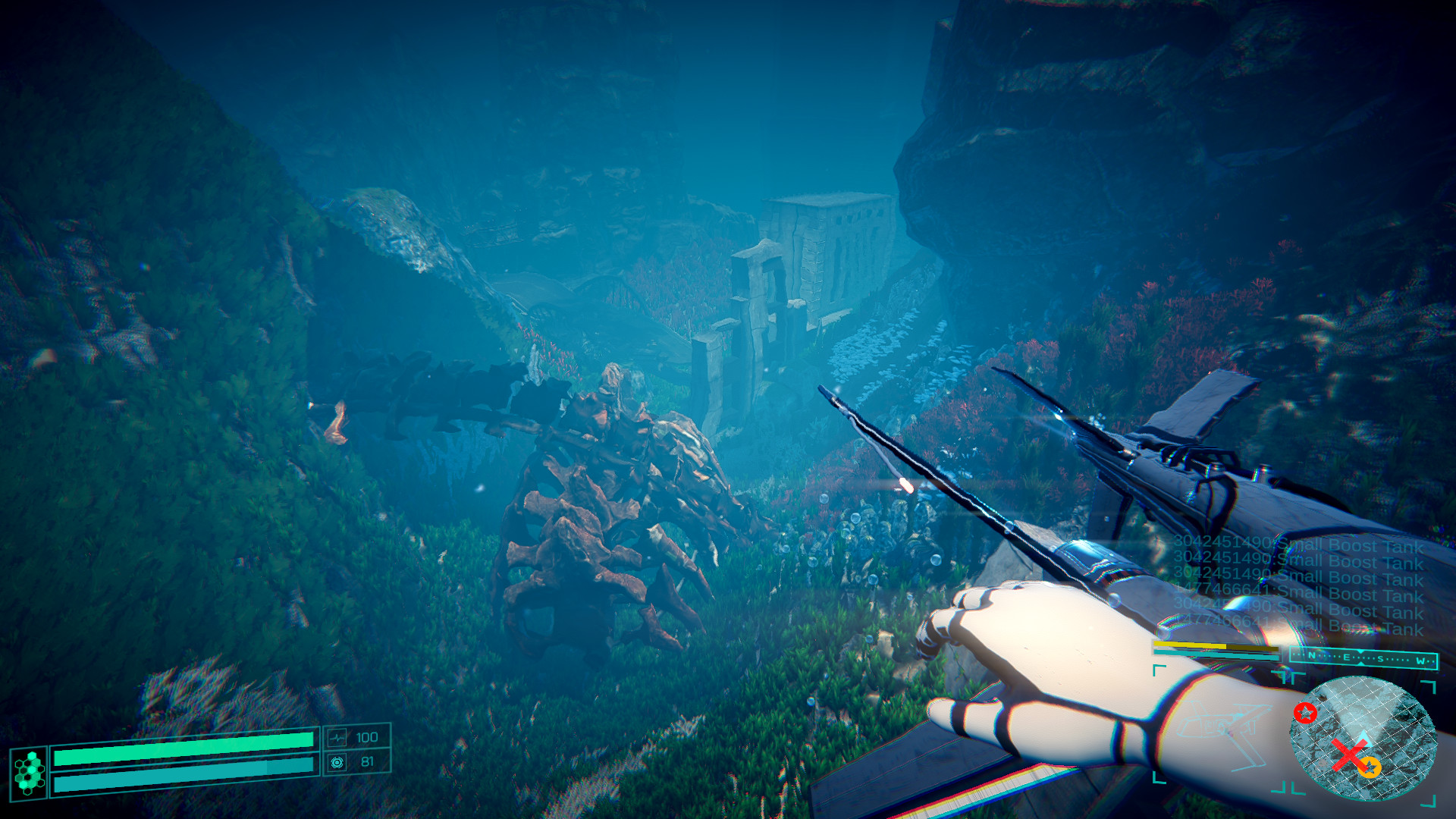Click the circular minimap
Viewport: 1456px width, 819px height.
1363,737
